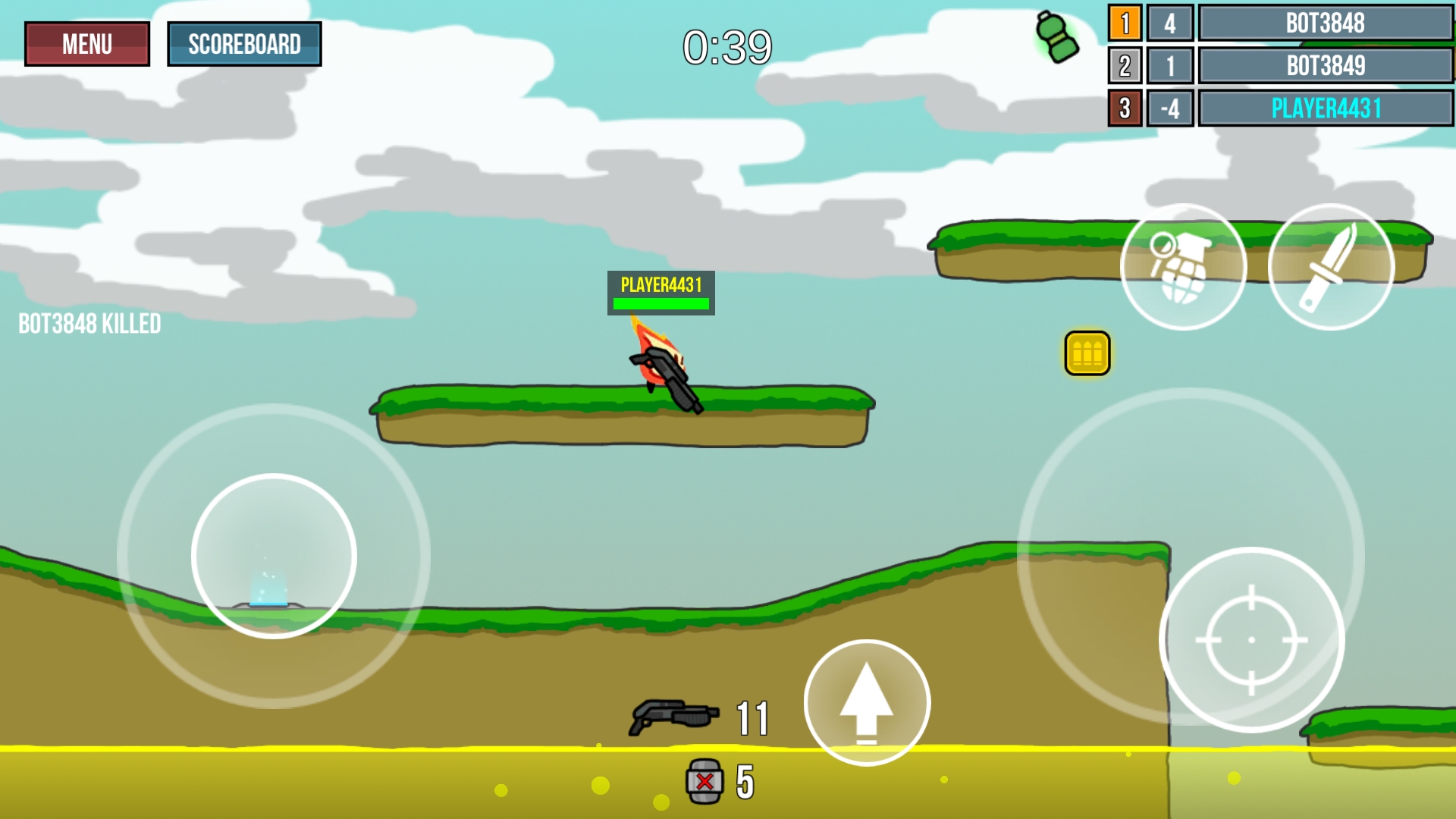
Task: Tap the barrel explosive icon showing 5
Action: pos(705,780)
